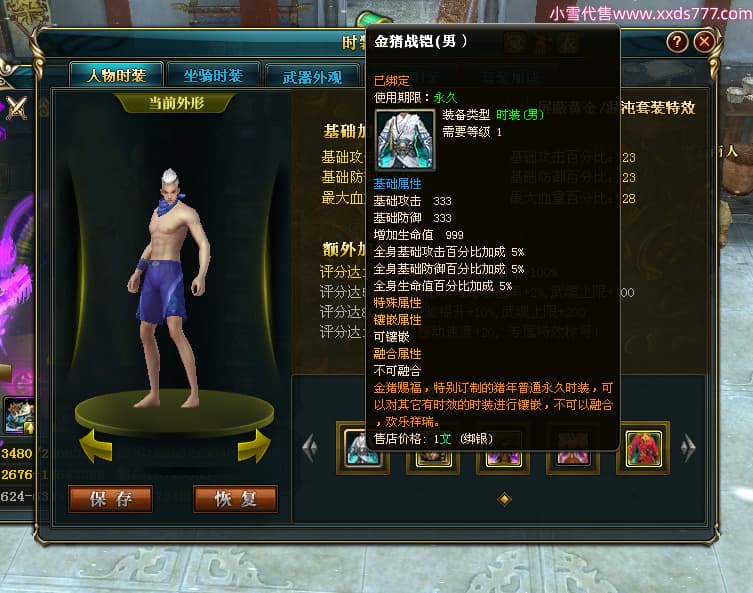Image resolution: width=753 pixels, height=593 pixels.
Task: Select the 武器外观 tab
Action: click(x=306, y=77)
